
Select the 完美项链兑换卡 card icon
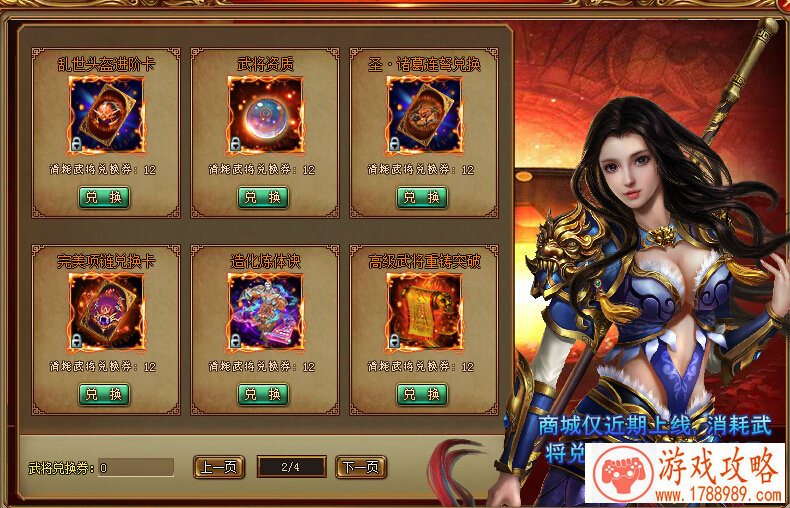105,311
